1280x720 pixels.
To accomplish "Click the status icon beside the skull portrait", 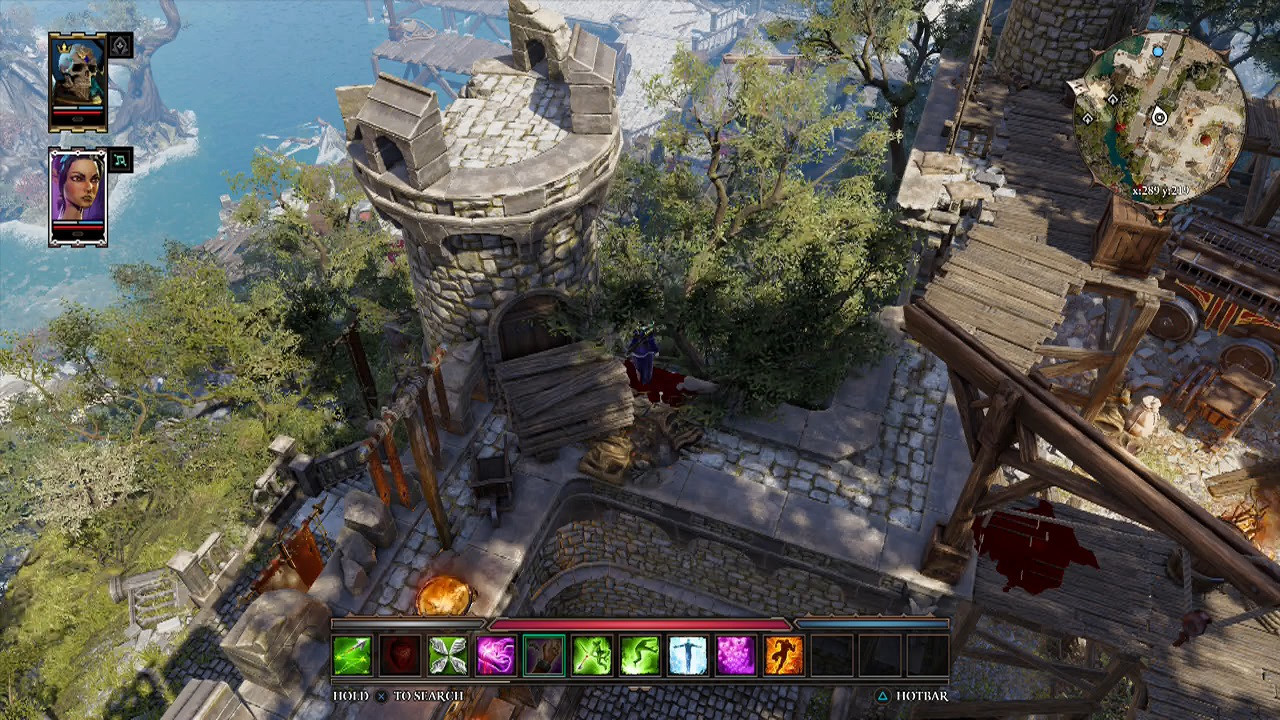I will 120,45.
